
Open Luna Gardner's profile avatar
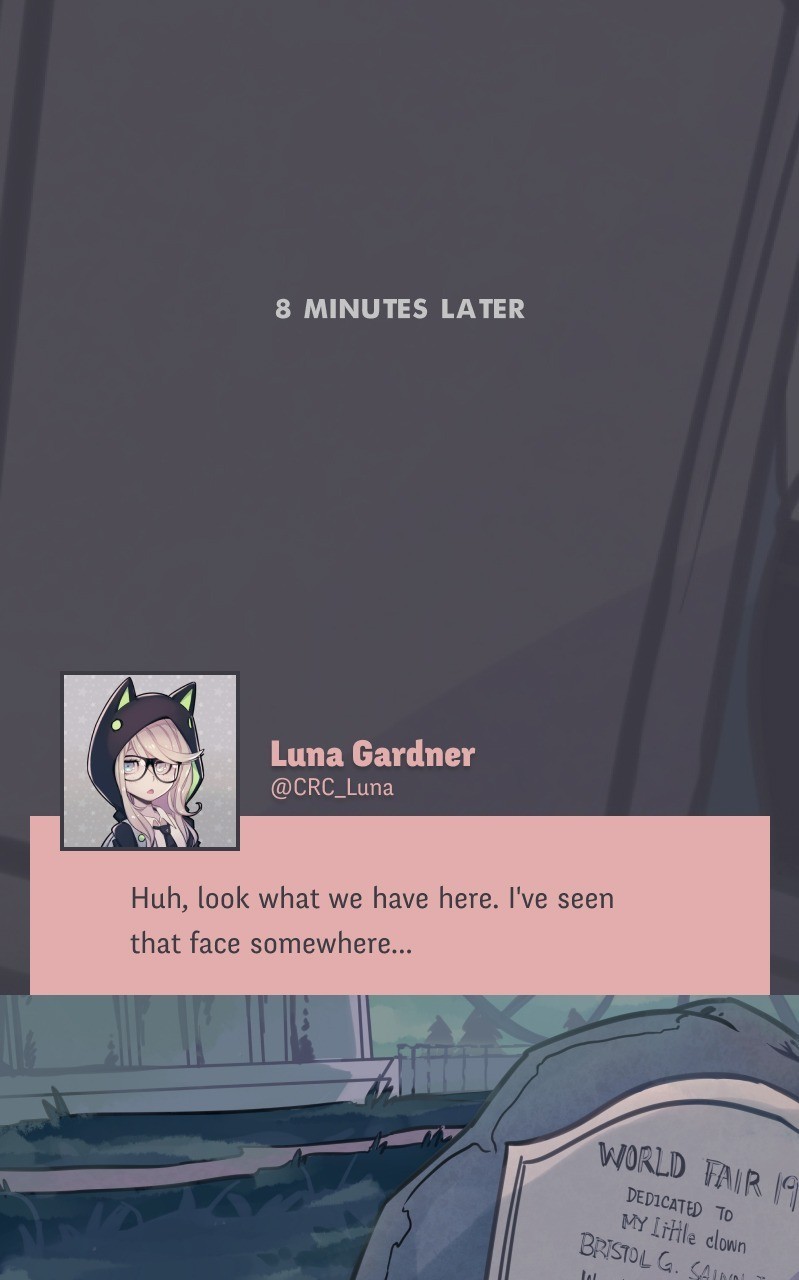coord(150,761)
